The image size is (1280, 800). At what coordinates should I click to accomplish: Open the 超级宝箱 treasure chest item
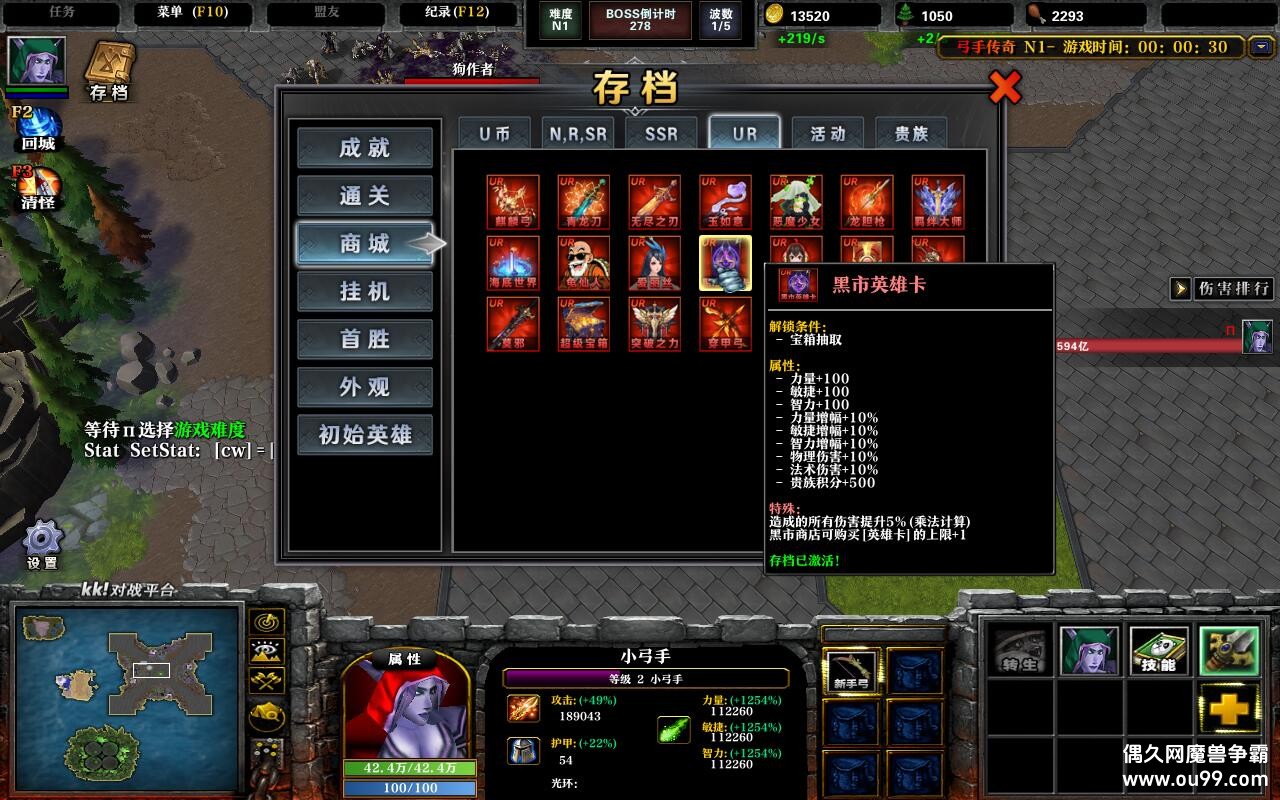tap(583, 324)
